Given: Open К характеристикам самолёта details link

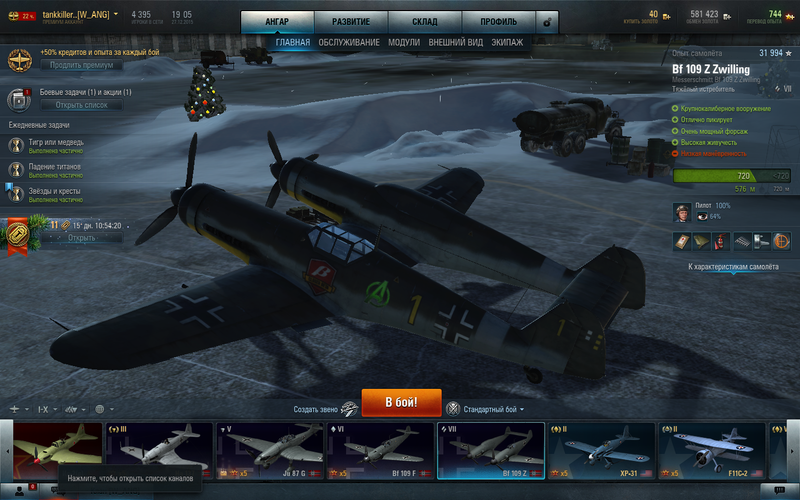Looking at the screenshot, I should (x=732, y=267).
